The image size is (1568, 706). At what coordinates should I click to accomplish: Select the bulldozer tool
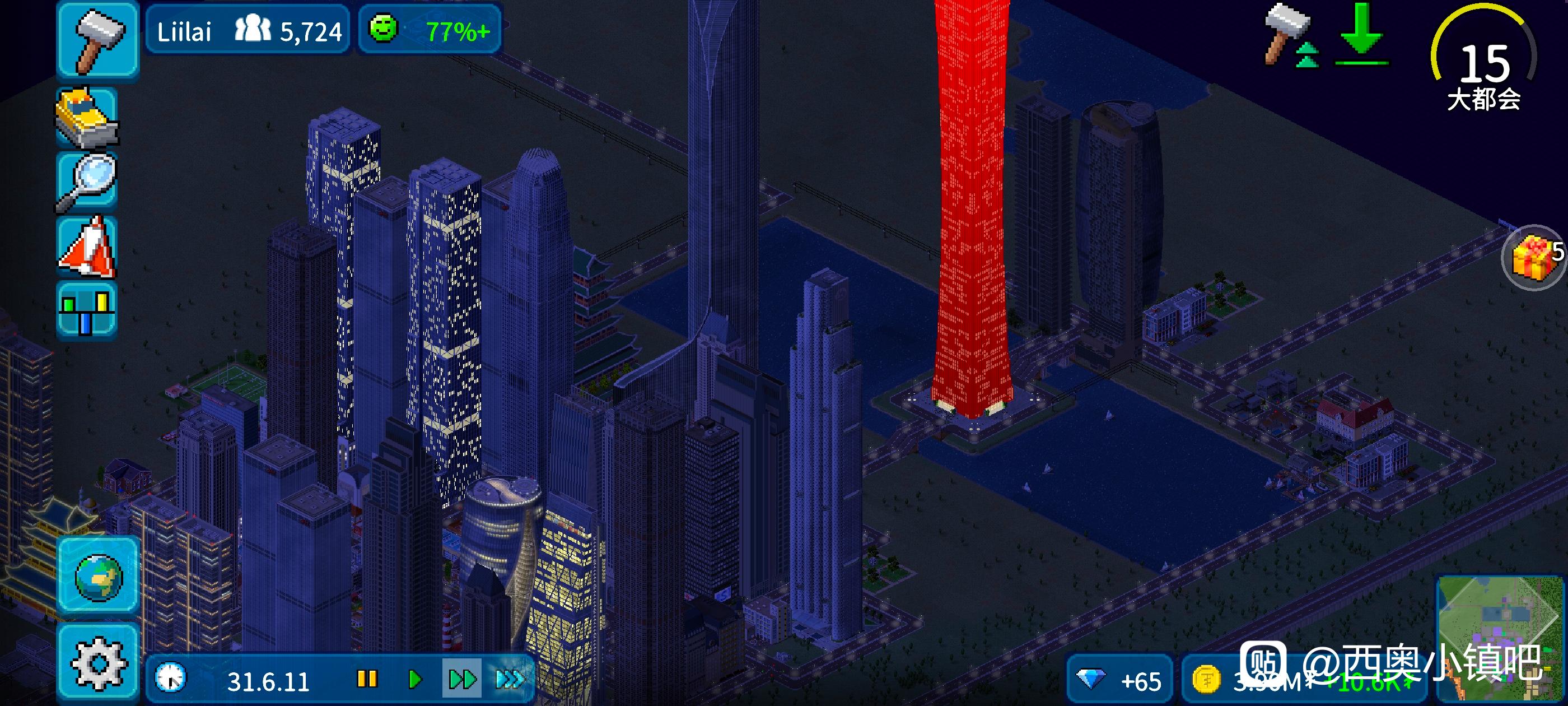(87, 117)
